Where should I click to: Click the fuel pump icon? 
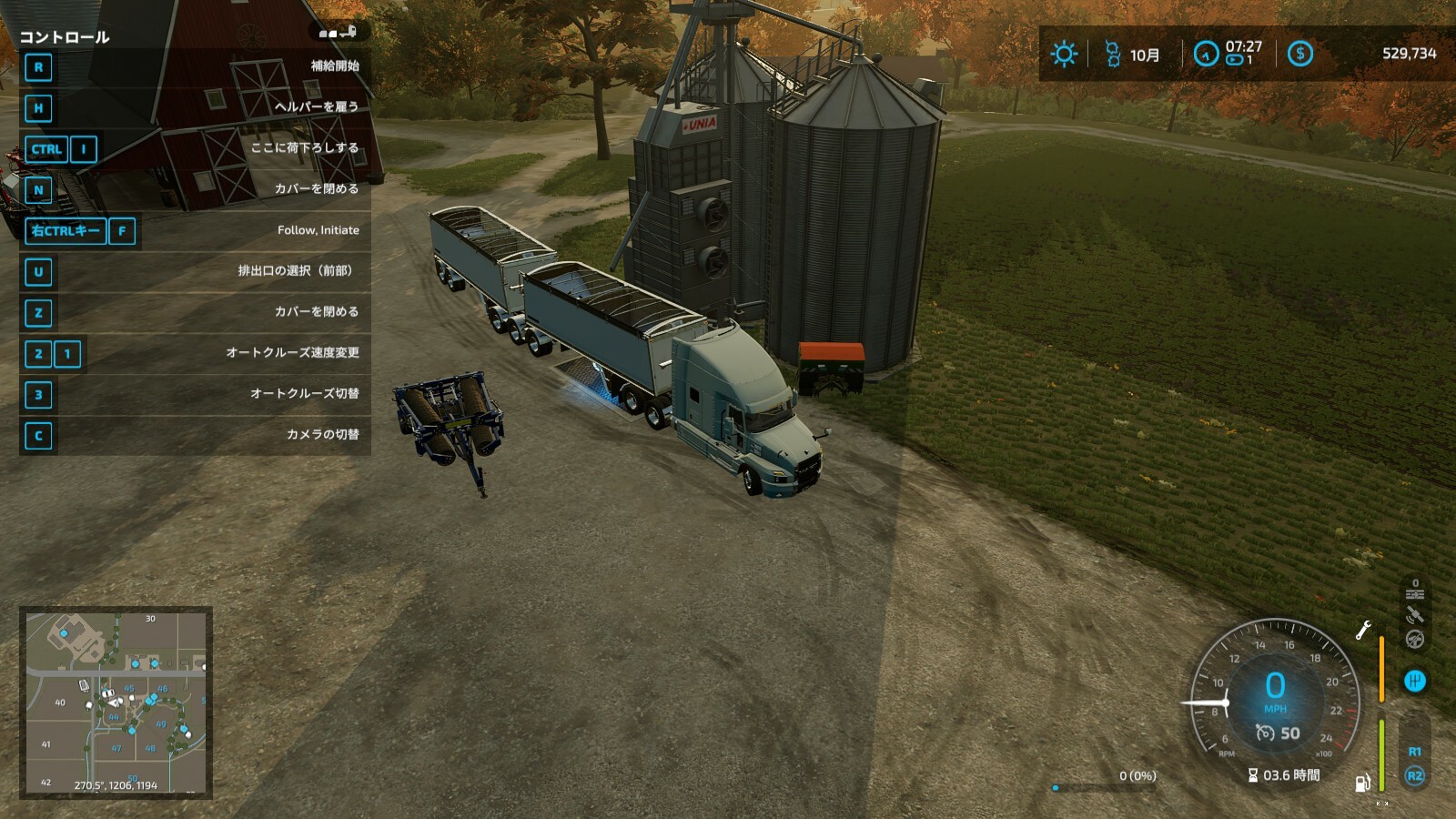click(1363, 783)
